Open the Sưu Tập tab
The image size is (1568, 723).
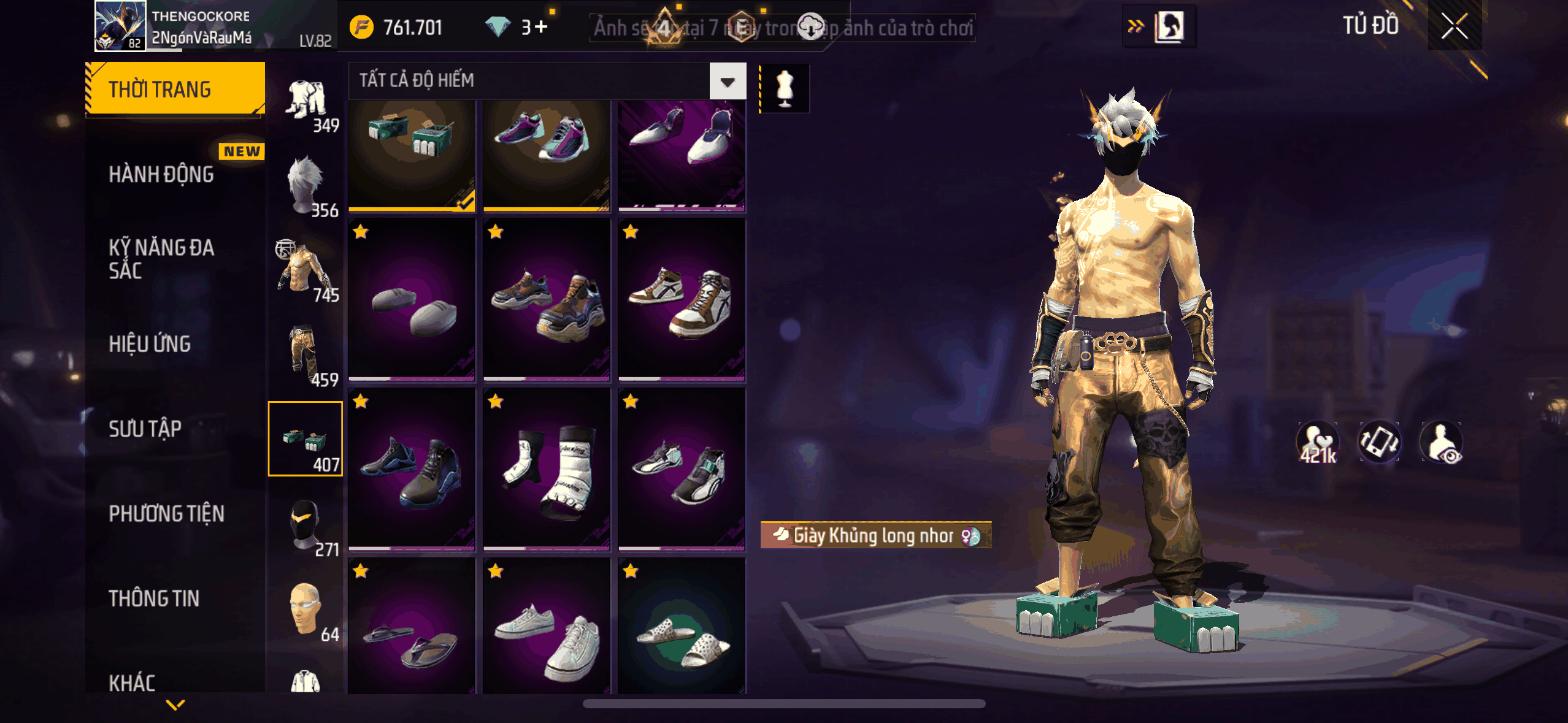[145, 429]
